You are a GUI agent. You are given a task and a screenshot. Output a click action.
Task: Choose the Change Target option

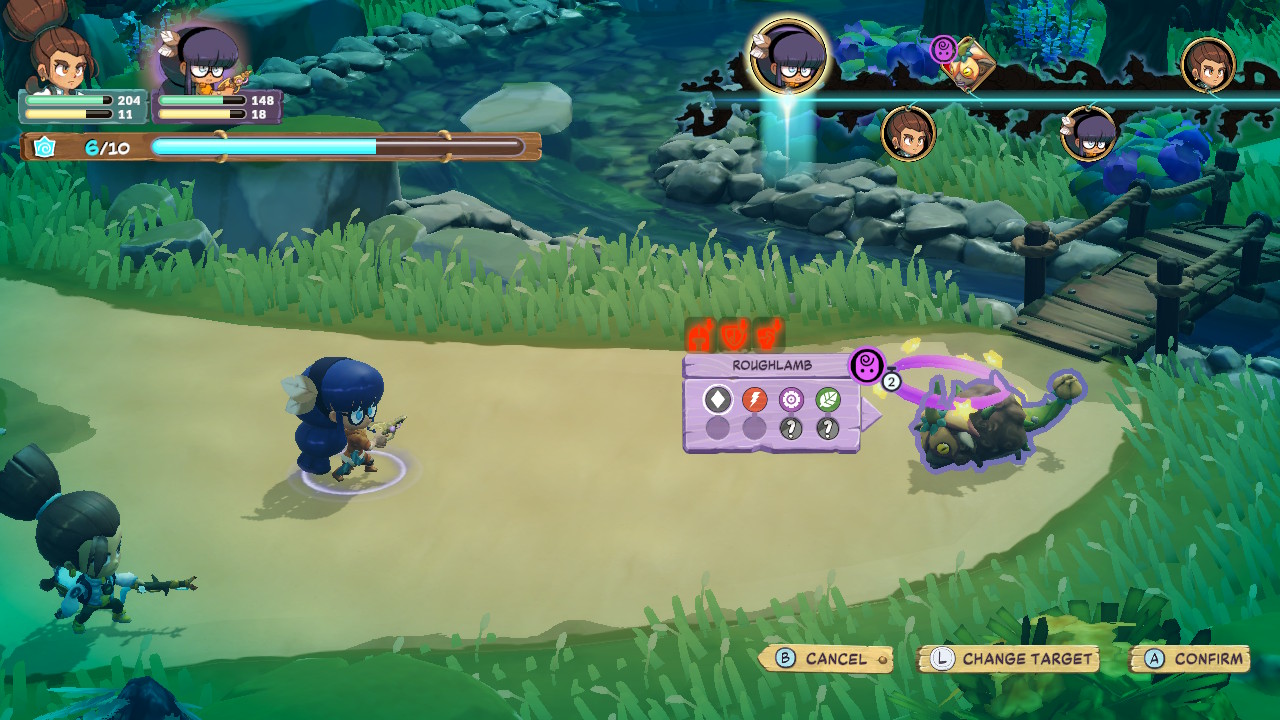point(1008,659)
